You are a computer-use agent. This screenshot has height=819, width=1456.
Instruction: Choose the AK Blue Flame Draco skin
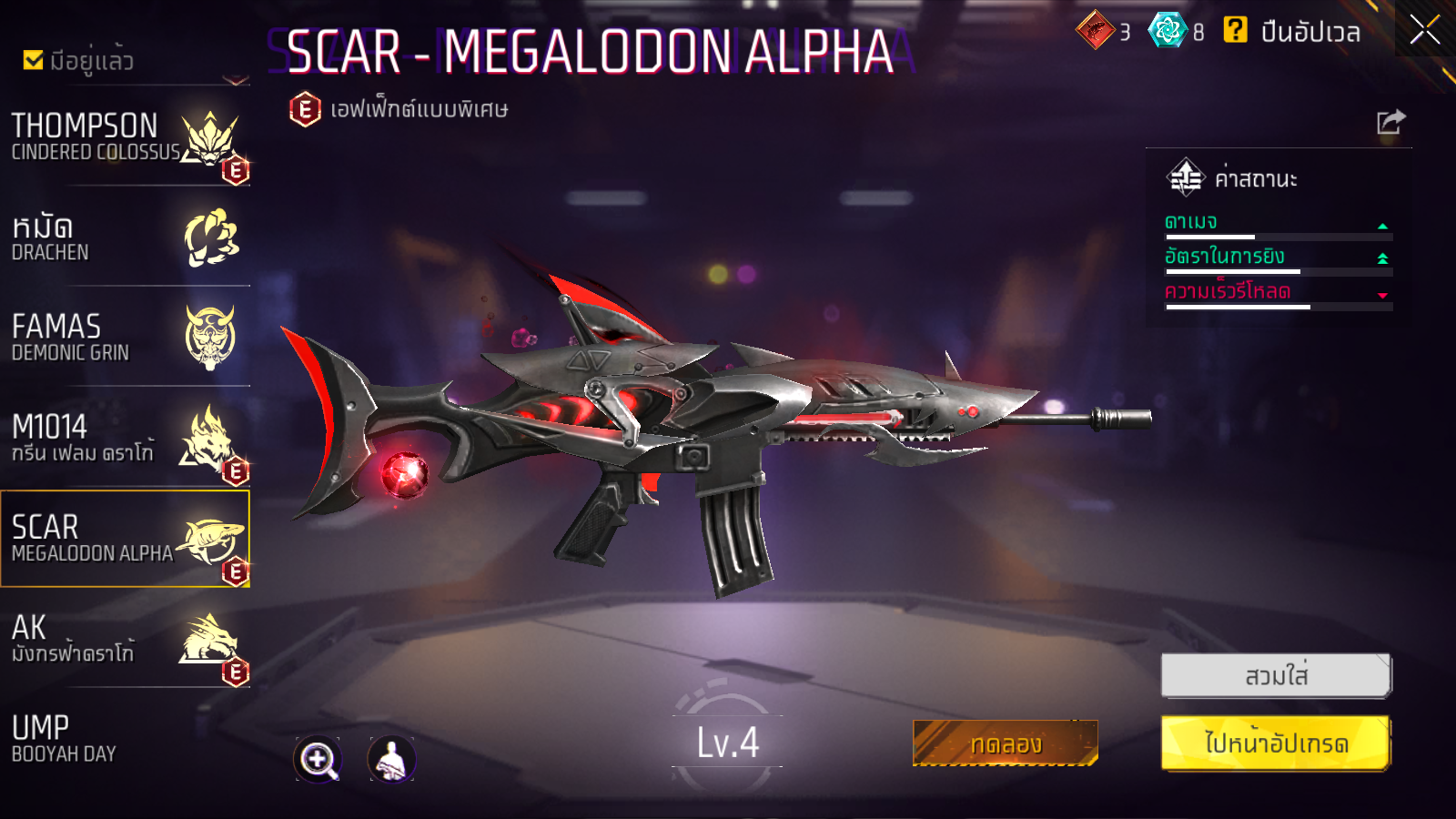125,639
